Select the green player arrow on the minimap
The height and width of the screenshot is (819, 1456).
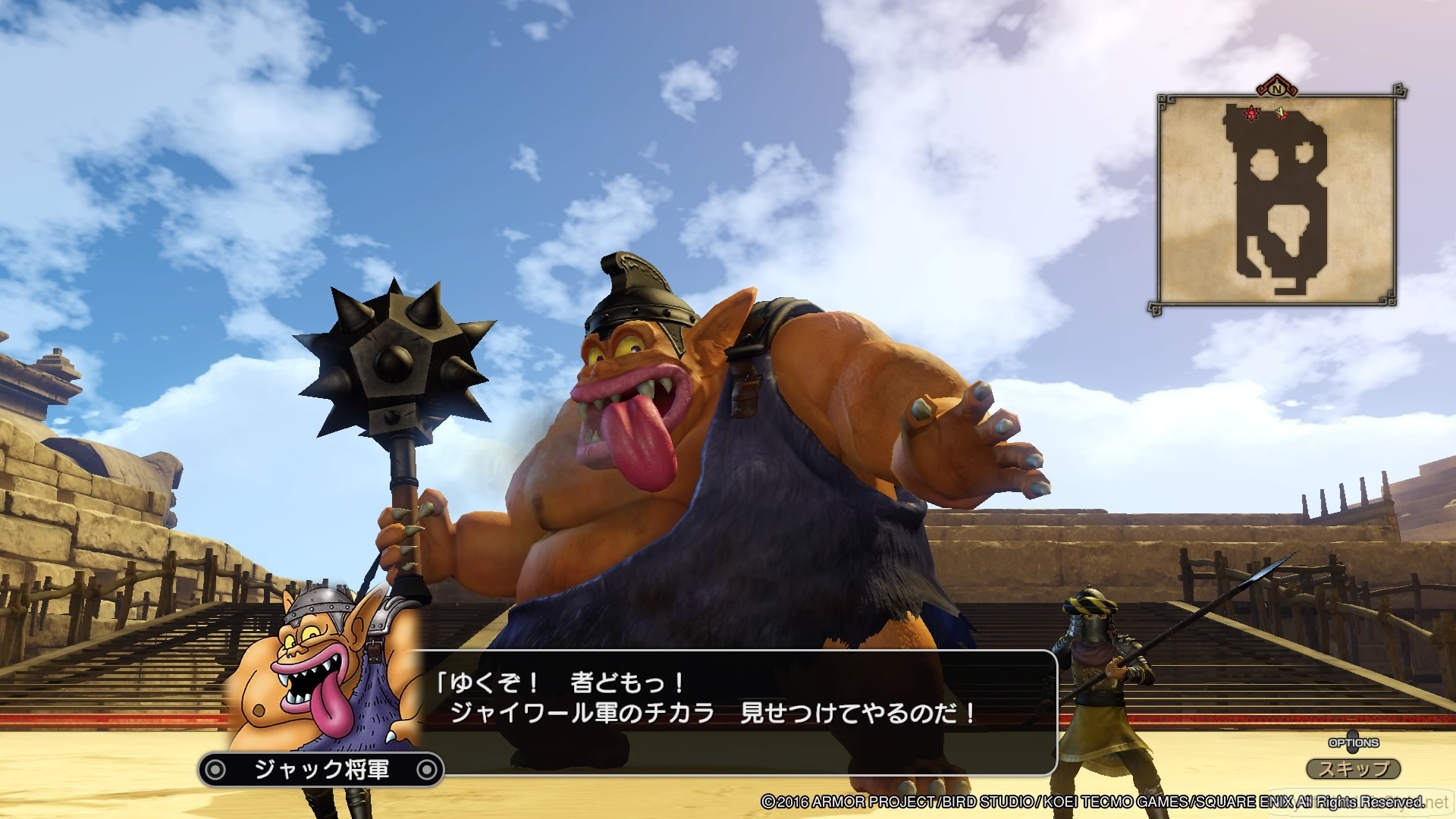pyautogui.click(x=1281, y=111)
